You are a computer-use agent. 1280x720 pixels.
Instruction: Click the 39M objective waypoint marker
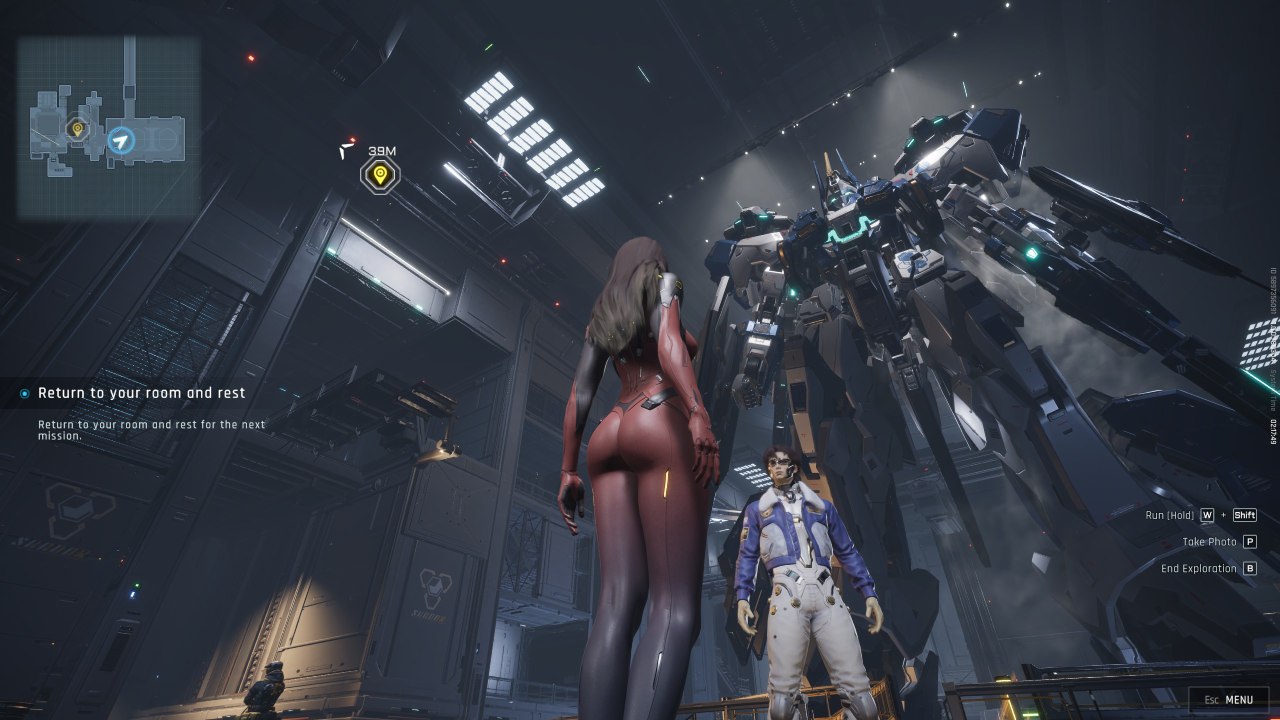click(x=380, y=175)
